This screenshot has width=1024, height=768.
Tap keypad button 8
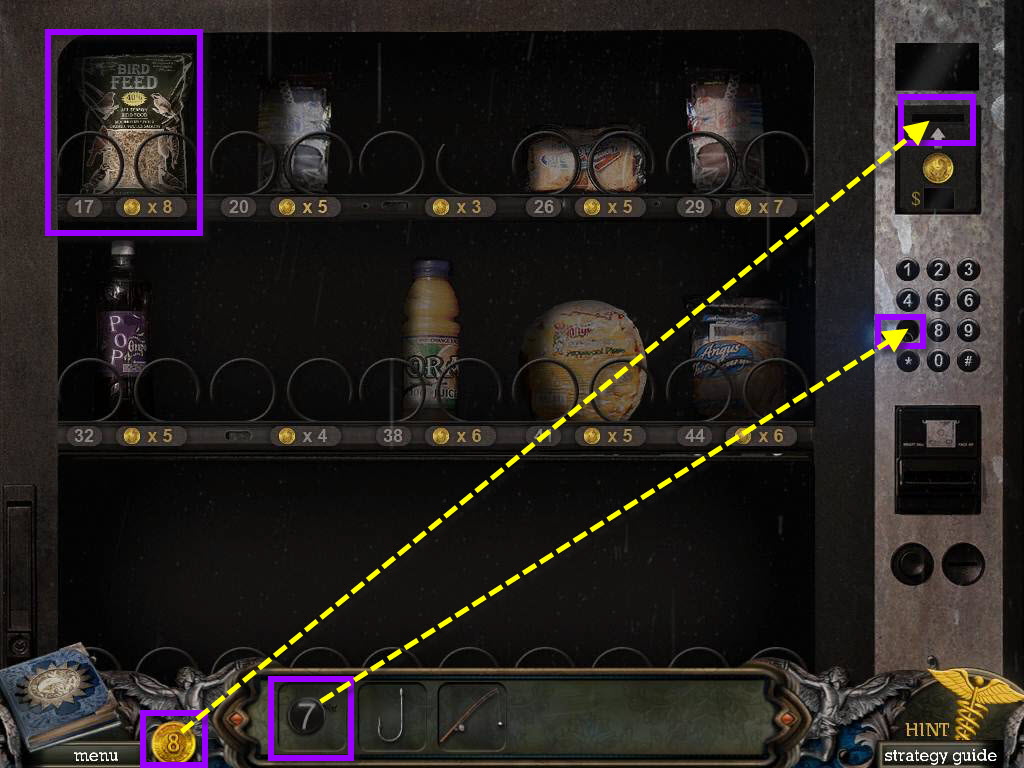938,331
